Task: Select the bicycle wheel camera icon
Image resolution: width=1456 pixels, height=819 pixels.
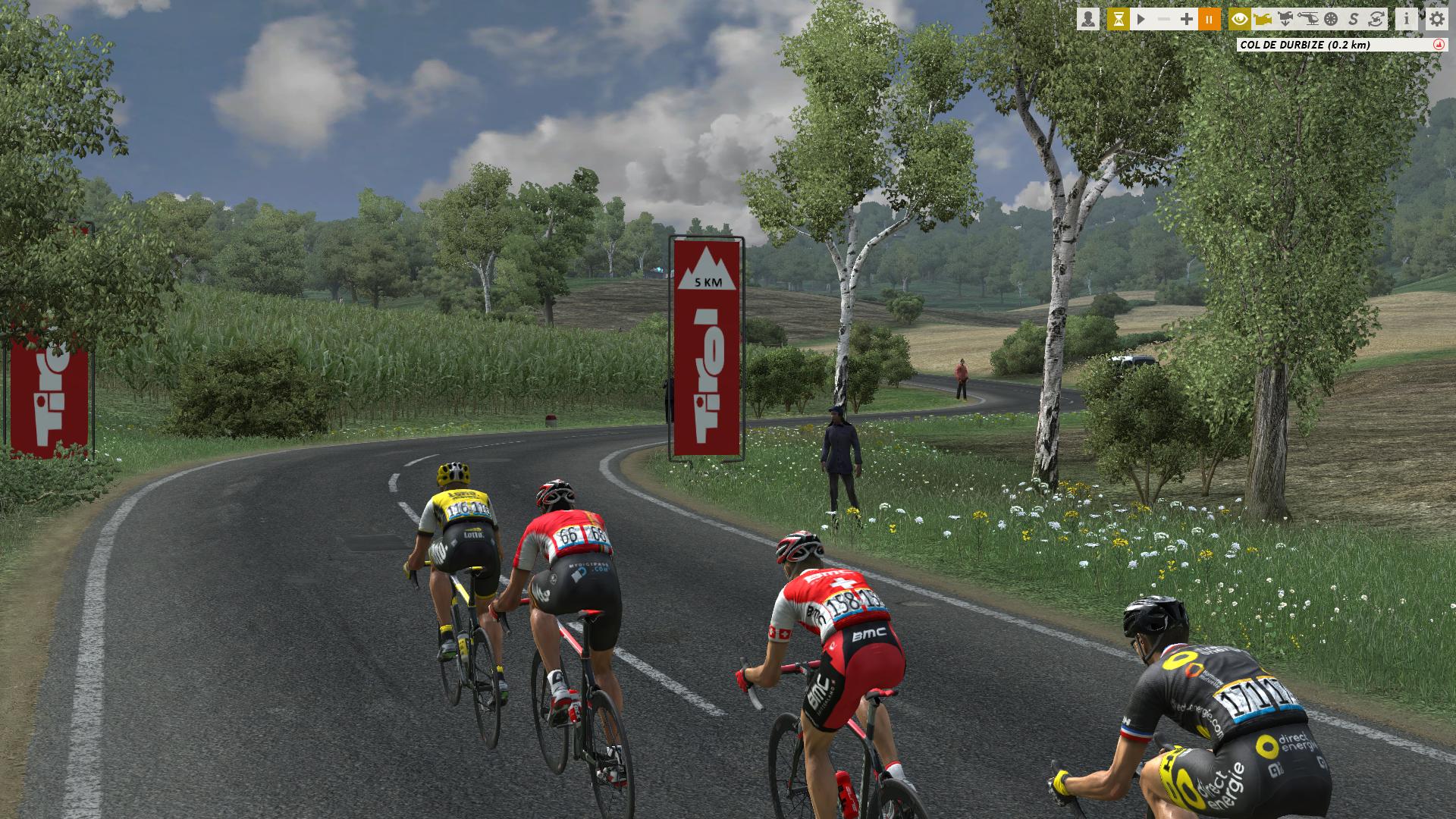Action: [1331, 19]
